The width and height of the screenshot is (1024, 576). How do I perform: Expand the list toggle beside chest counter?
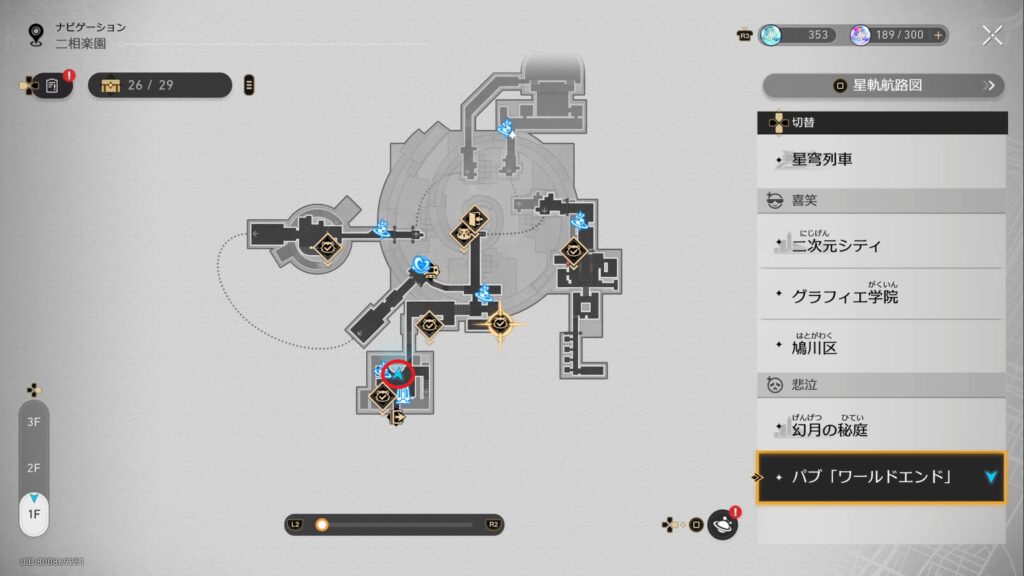pyautogui.click(x=249, y=85)
